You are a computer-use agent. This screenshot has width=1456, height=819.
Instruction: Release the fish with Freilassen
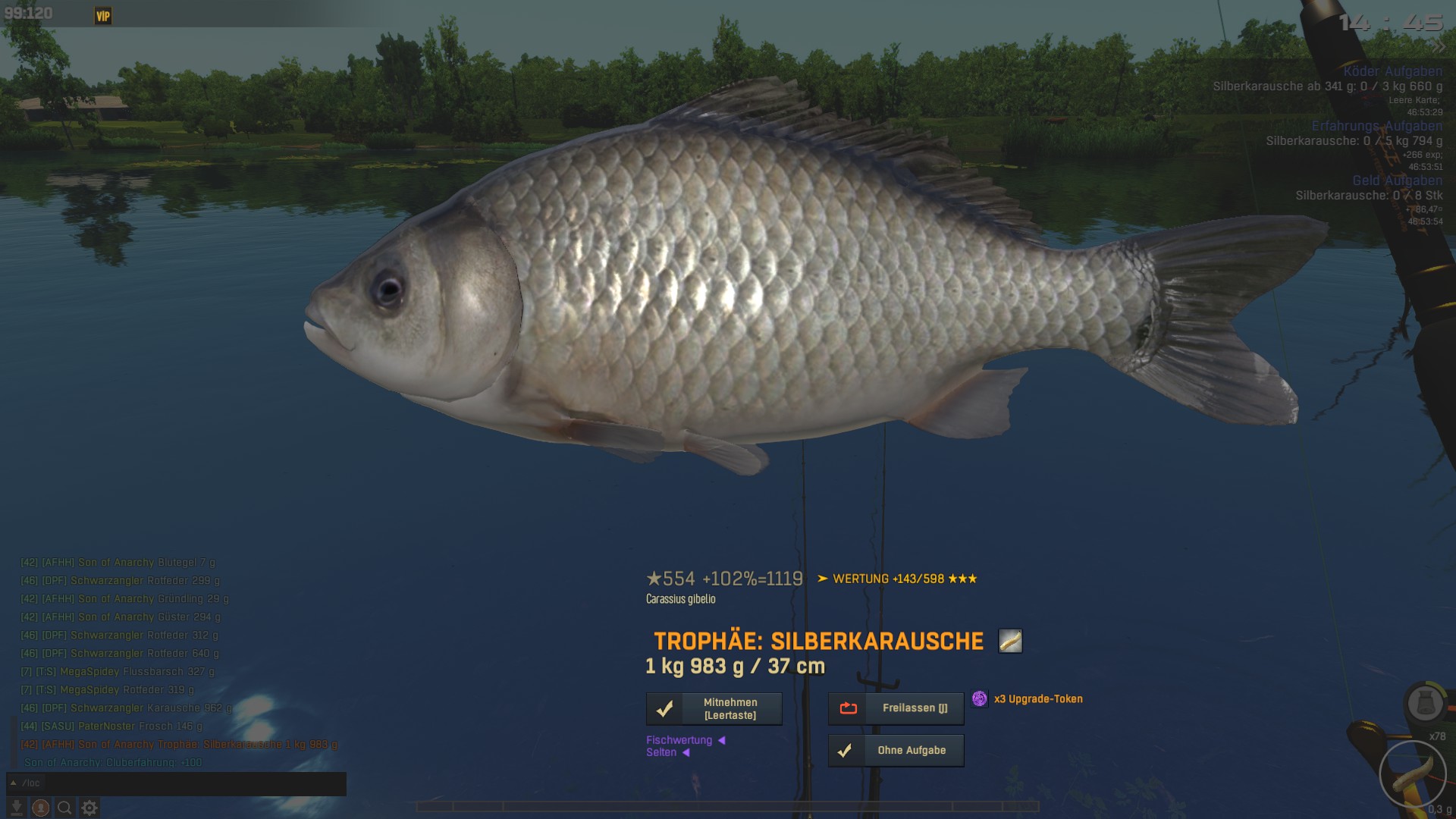click(x=896, y=708)
